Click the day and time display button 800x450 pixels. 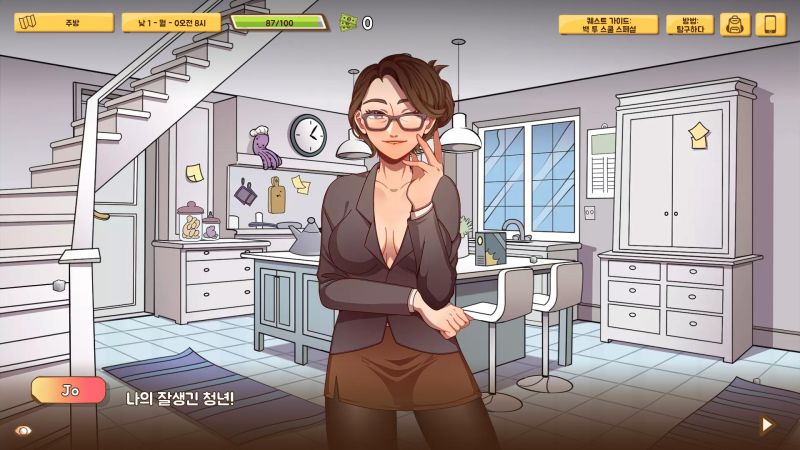click(x=171, y=22)
